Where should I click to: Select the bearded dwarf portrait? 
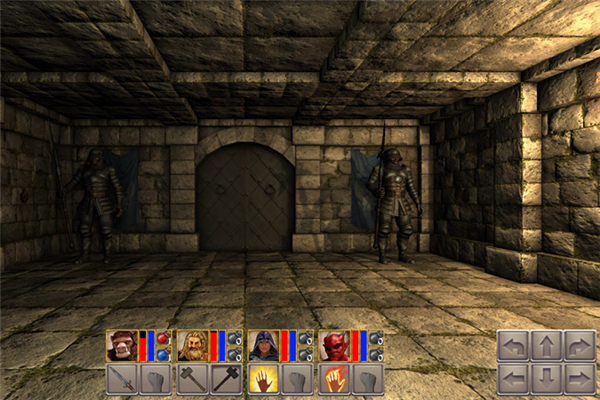(x=192, y=346)
